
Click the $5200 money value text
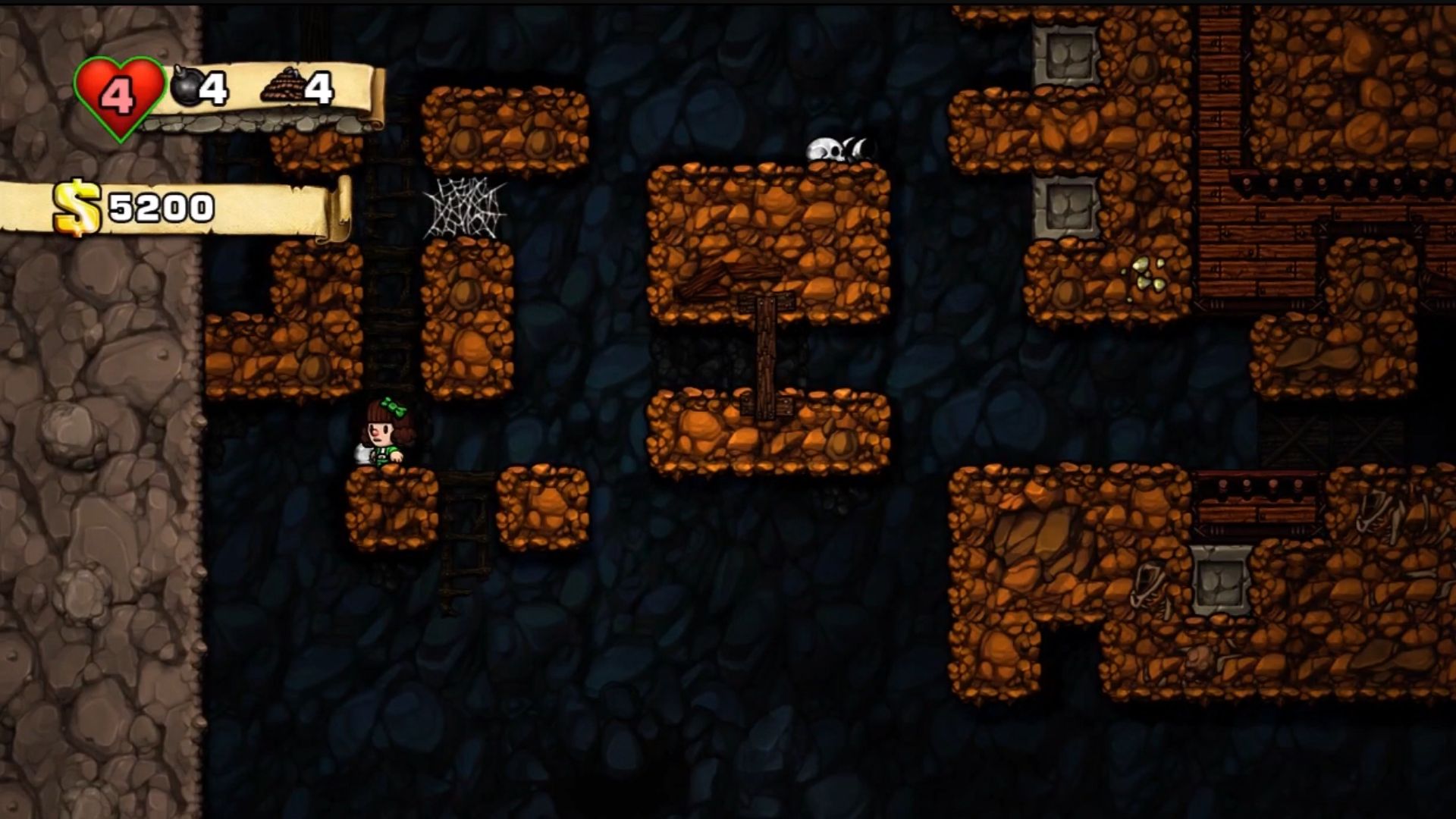point(159,206)
